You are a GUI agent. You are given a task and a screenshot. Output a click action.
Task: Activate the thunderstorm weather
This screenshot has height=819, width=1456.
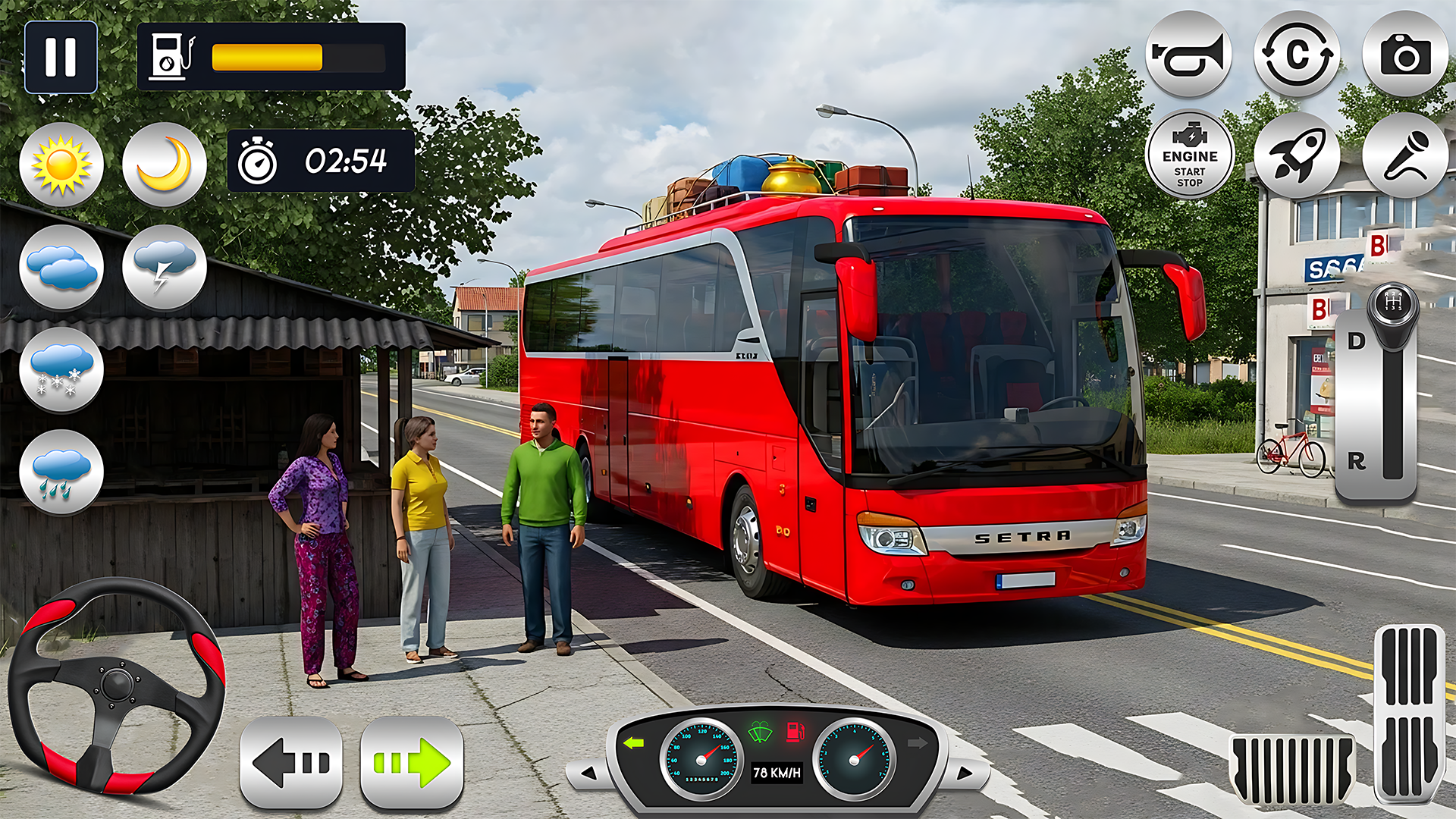pyautogui.click(x=165, y=268)
